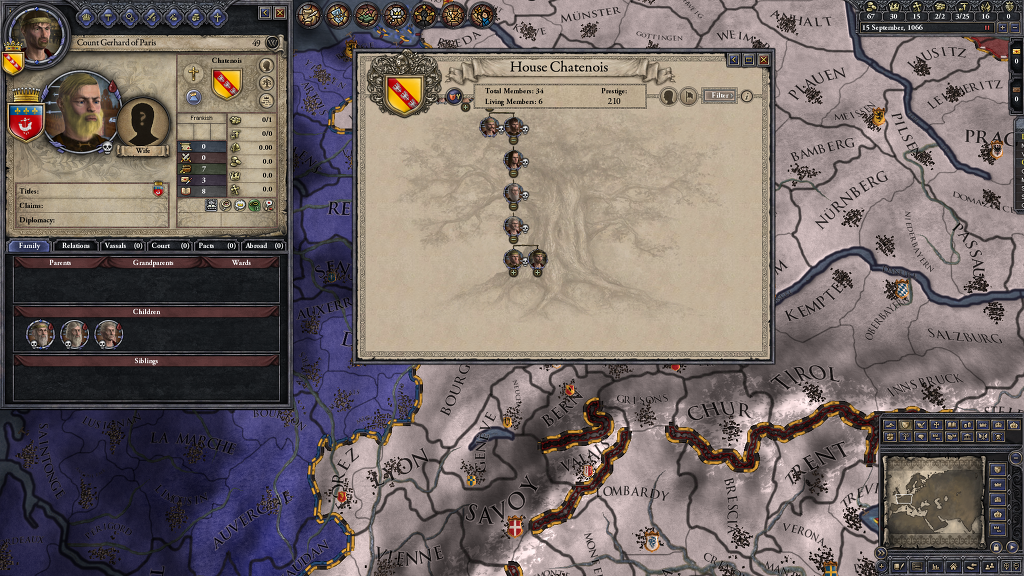Click the Paris county coat of arms

24,119
